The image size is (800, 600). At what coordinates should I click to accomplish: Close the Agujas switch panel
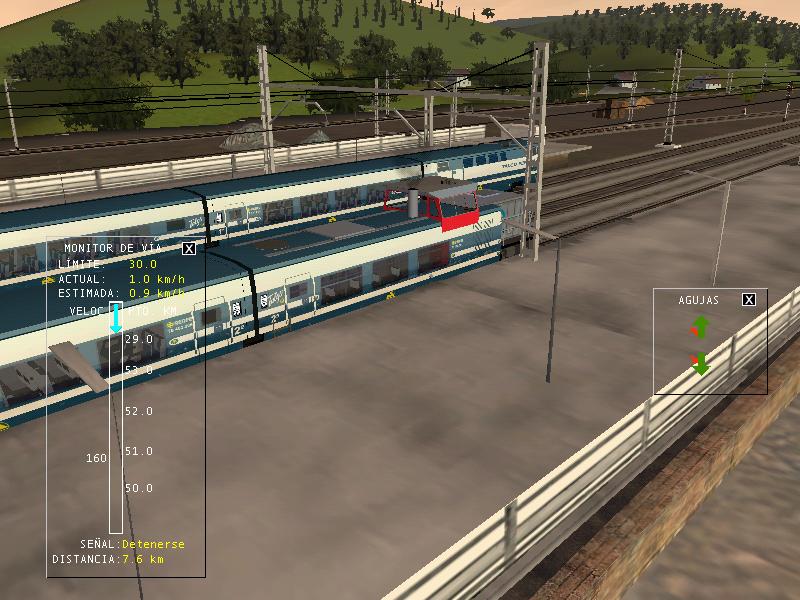(749, 300)
